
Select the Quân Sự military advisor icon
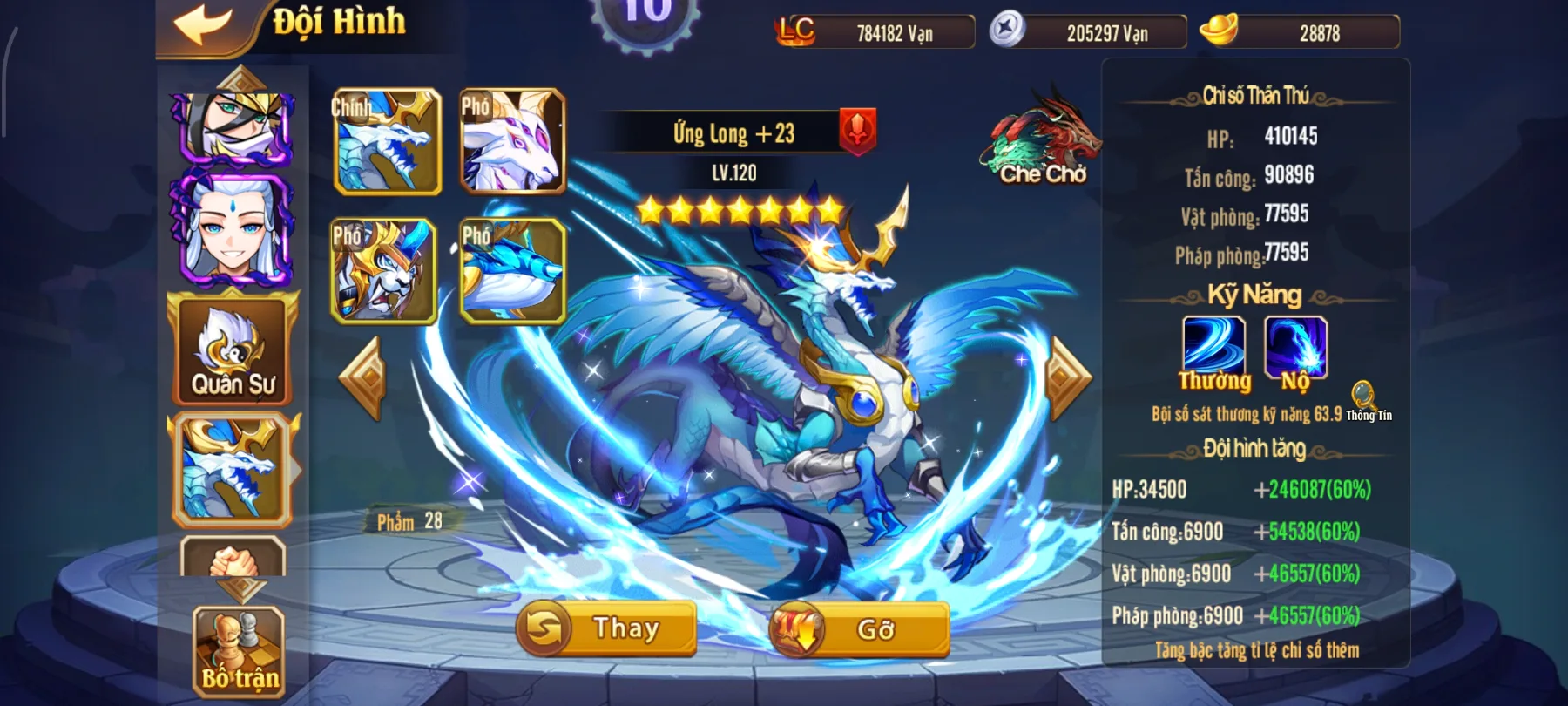pos(231,349)
